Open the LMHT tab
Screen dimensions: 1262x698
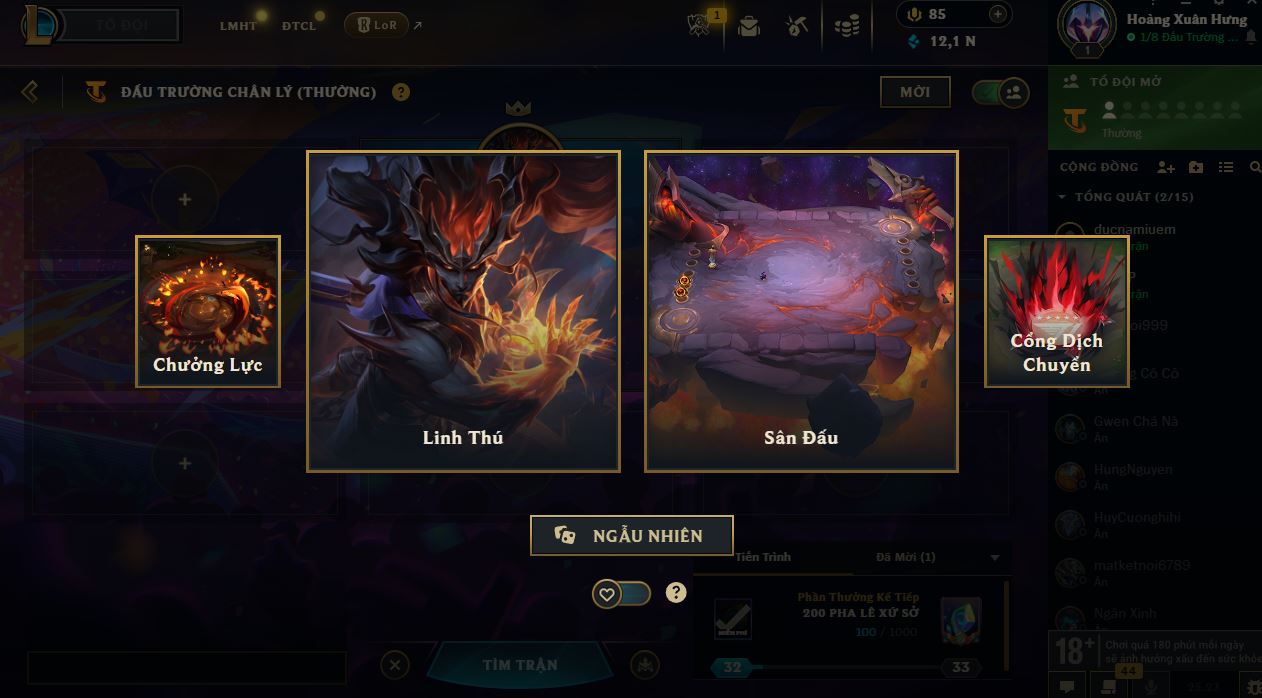pyautogui.click(x=238, y=25)
